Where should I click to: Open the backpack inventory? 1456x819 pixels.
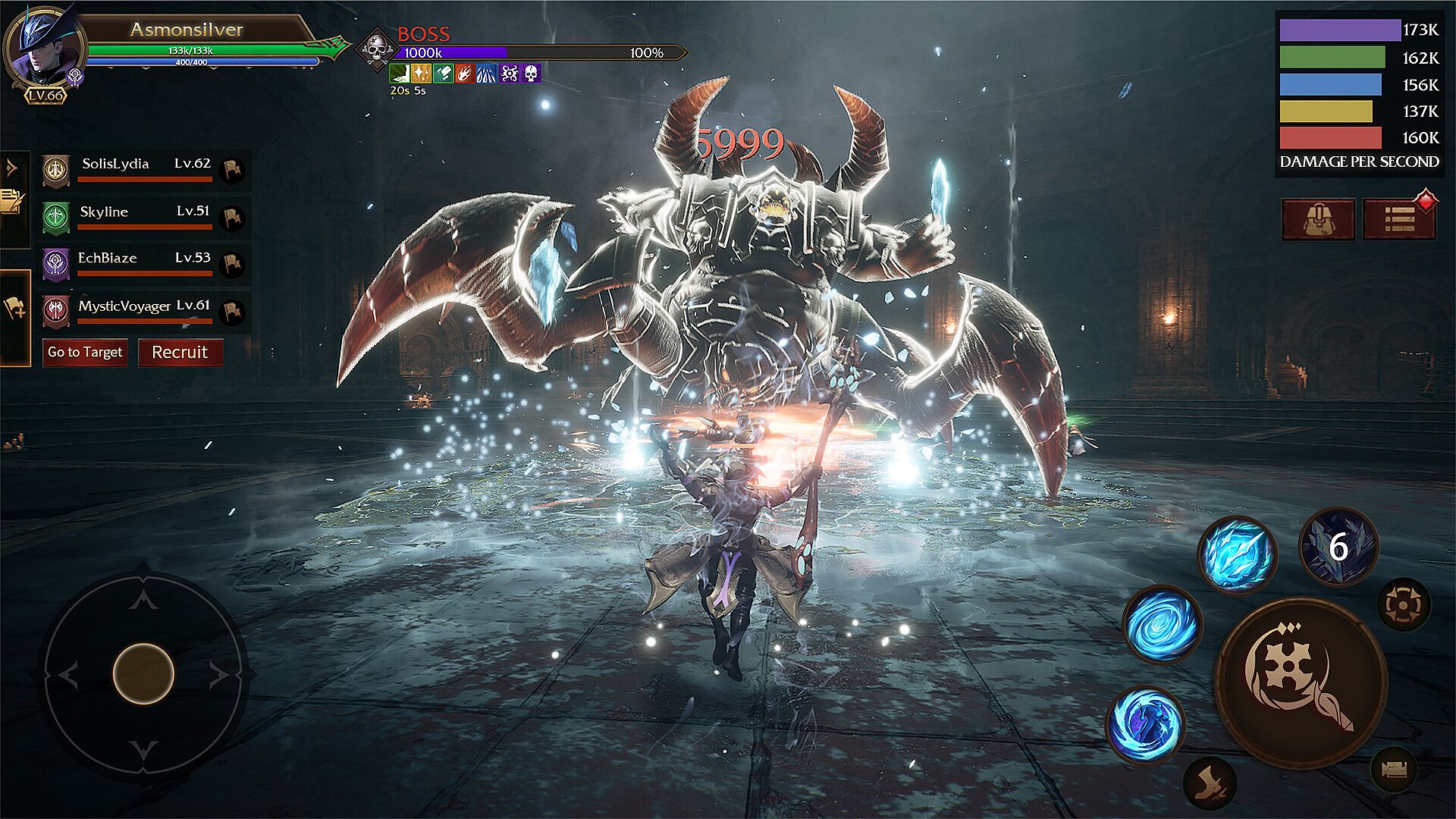(1318, 220)
